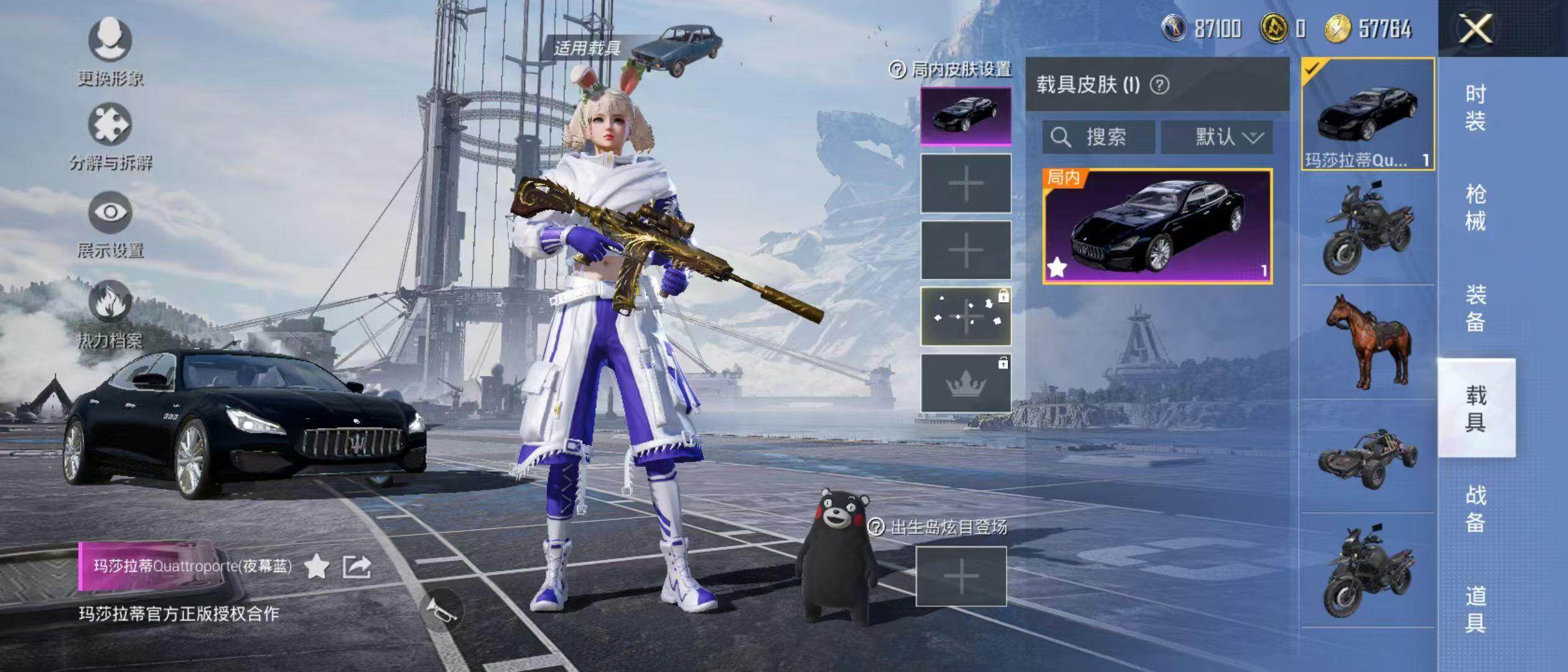1568x672 pixels.
Task: Choose the horse mount thumbnail
Action: [1368, 342]
